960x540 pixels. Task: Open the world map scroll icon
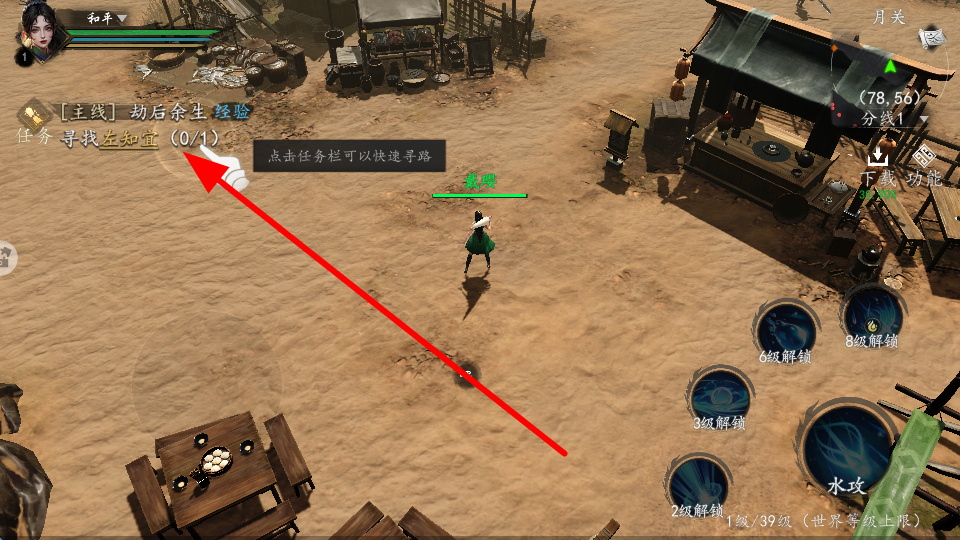point(934,38)
